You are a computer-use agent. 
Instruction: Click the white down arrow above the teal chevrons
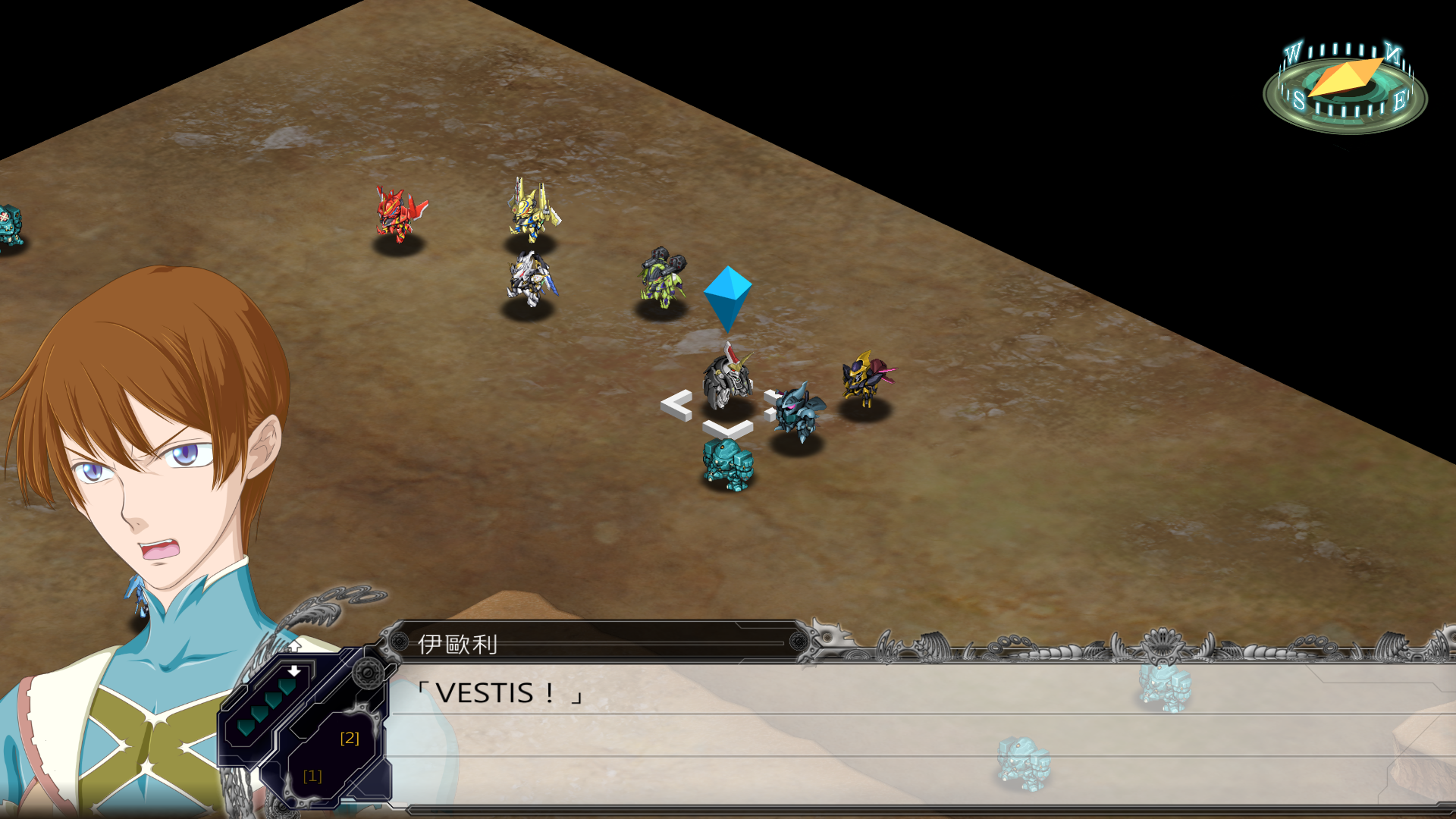point(294,671)
